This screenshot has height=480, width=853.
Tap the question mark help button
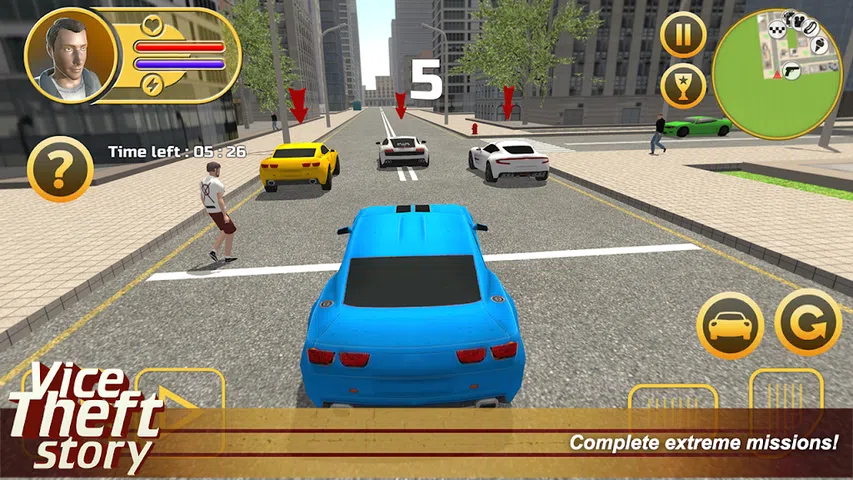point(60,170)
